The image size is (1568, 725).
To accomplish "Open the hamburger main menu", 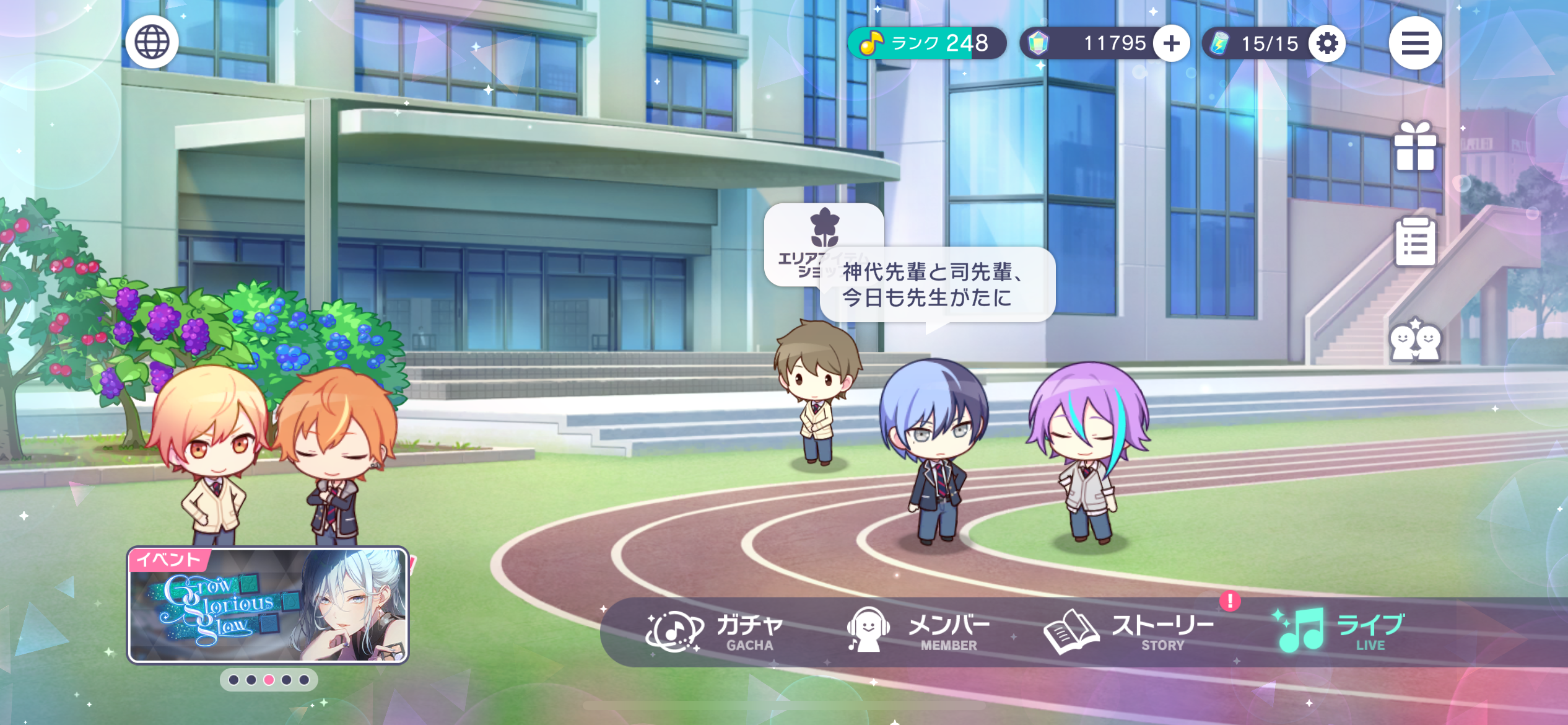I will coord(1414,43).
